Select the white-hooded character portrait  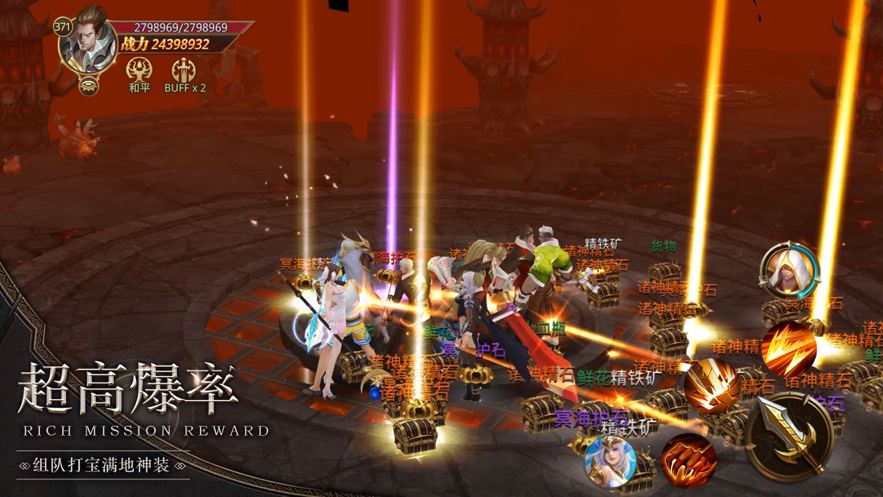790,270
